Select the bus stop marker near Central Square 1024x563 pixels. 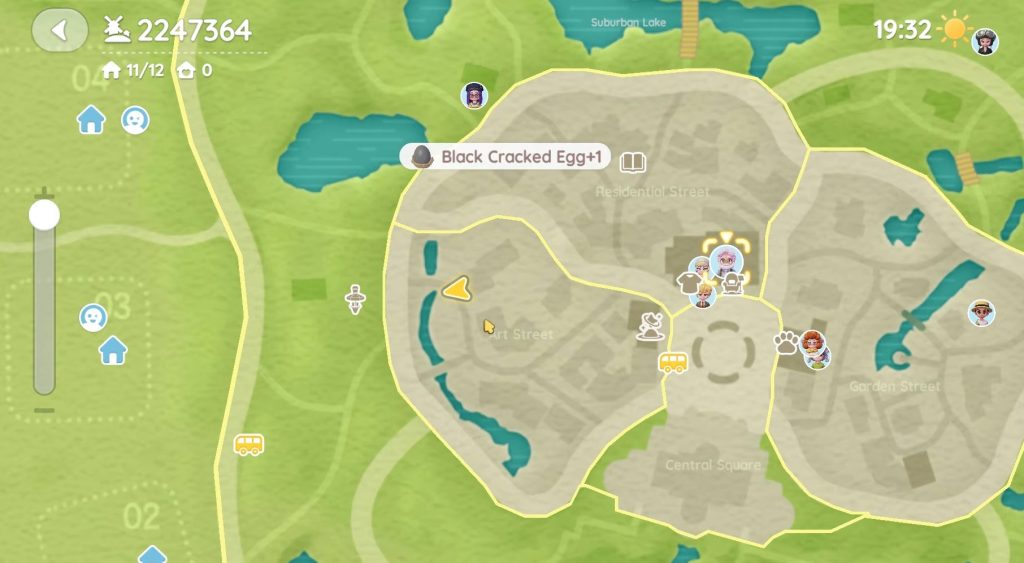(673, 362)
